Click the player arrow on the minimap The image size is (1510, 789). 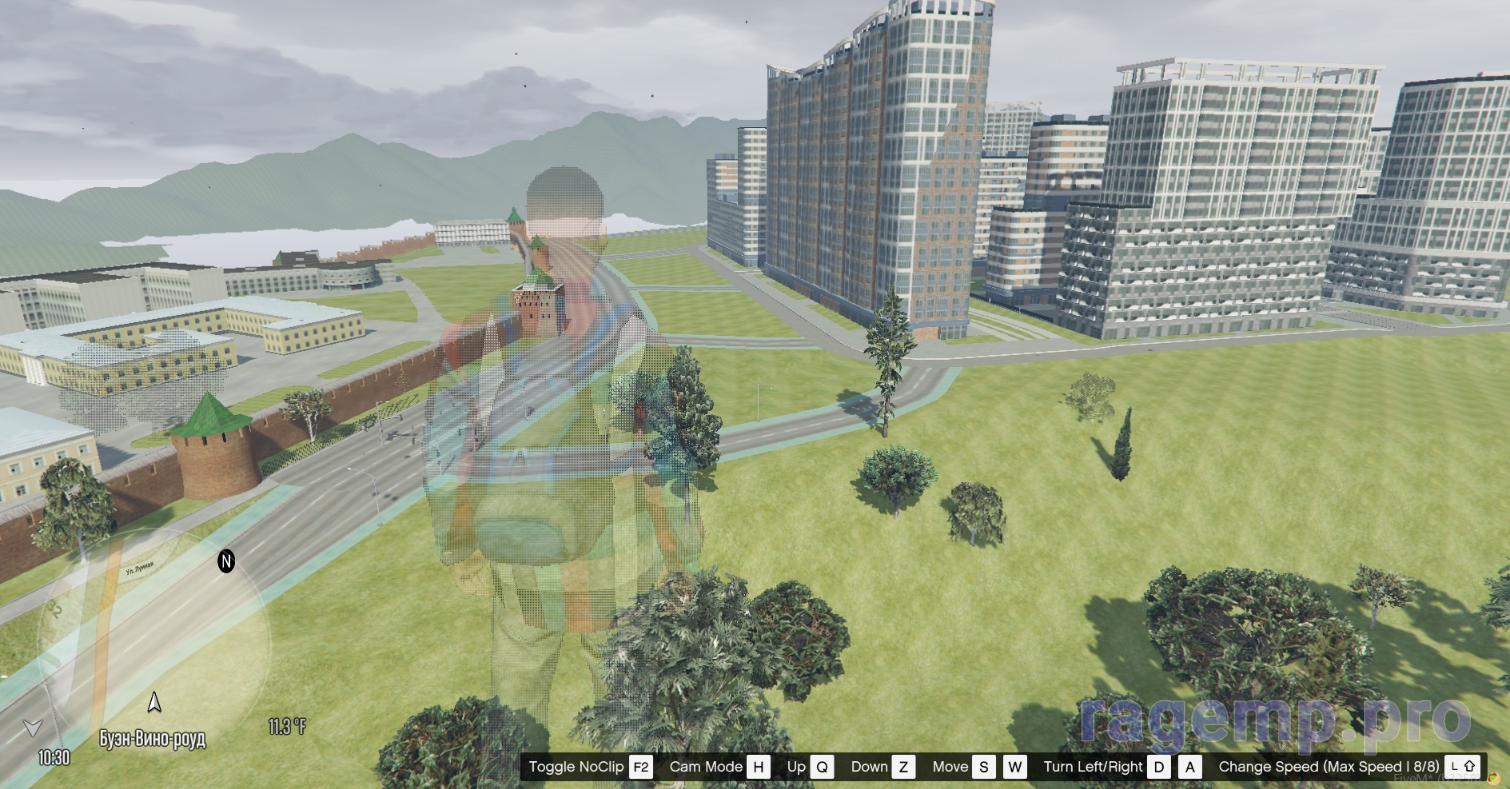click(154, 702)
